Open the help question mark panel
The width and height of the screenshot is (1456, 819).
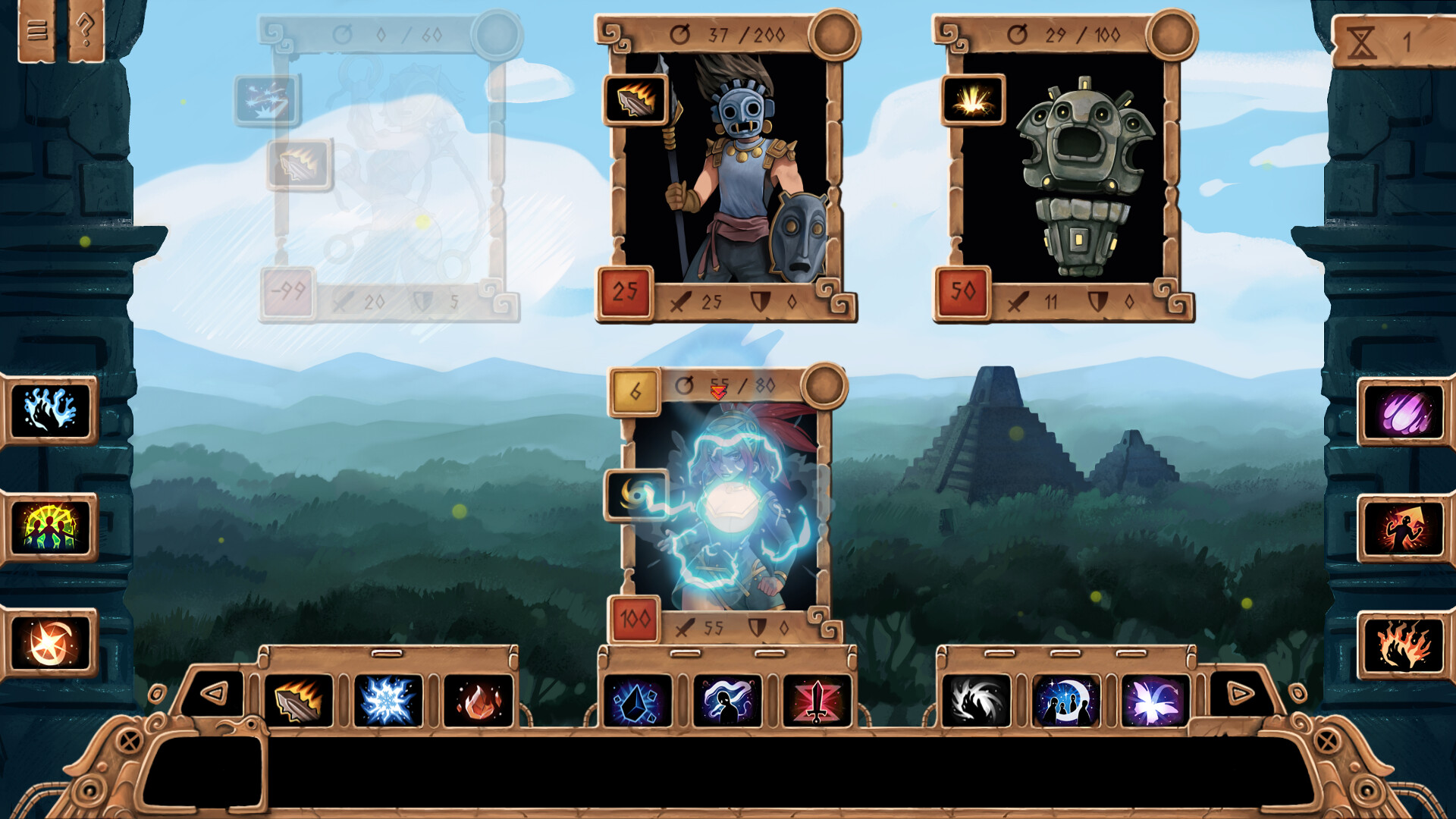pos(83,30)
